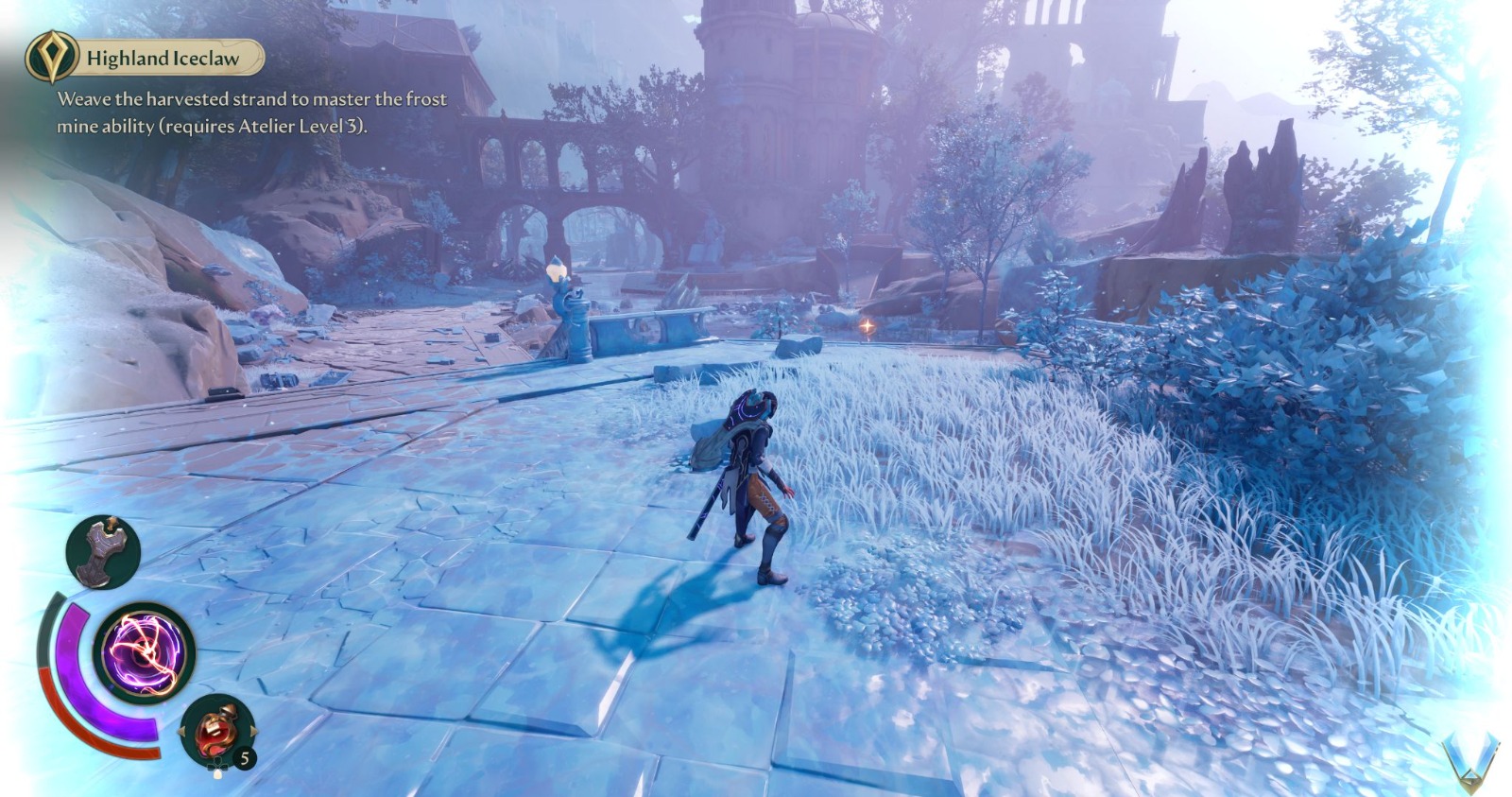Viewport: 1512px width, 797px height.
Task: Cycle to next consumable with the right arrow
Action: tap(254, 731)
